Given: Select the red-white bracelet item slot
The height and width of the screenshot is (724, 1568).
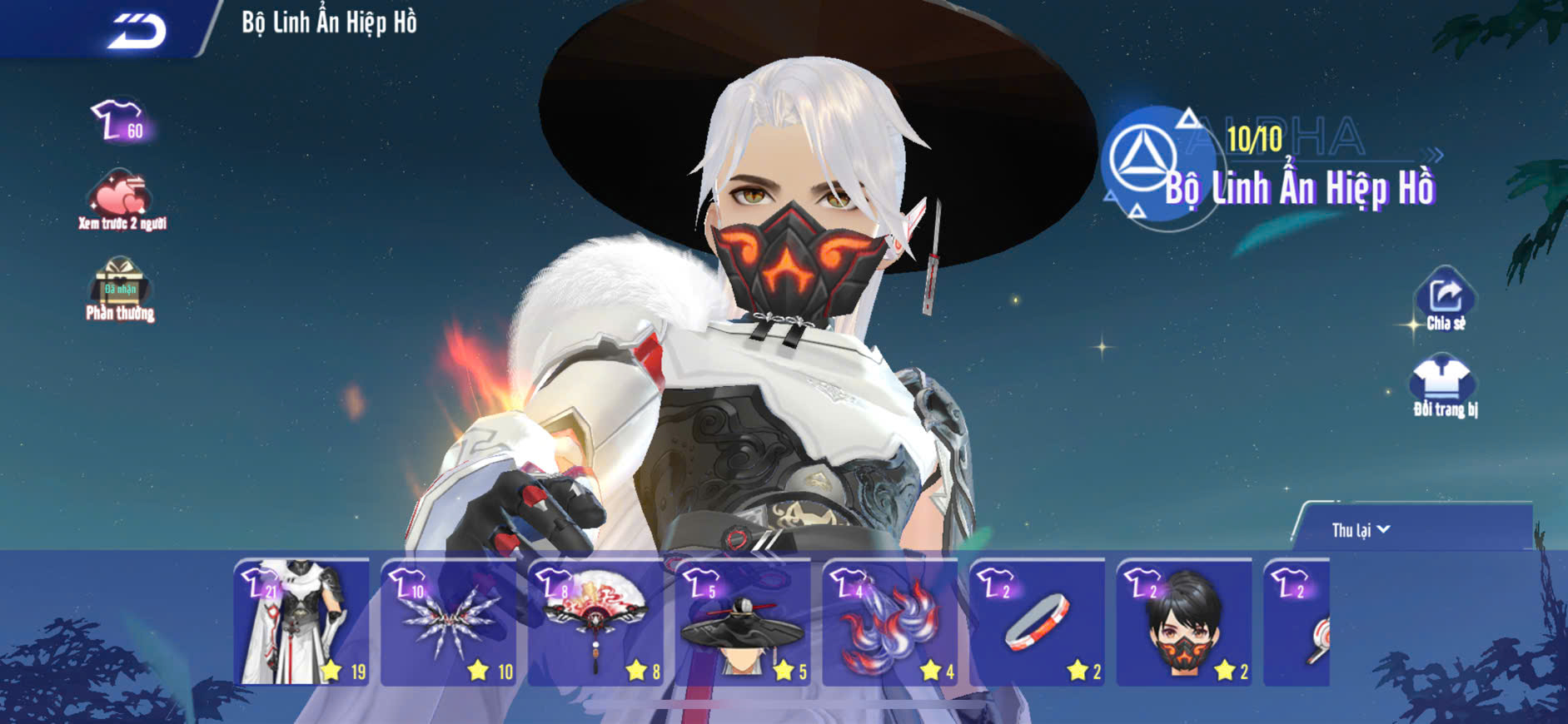Looking at the screenshot, I should pos(1038,622).
